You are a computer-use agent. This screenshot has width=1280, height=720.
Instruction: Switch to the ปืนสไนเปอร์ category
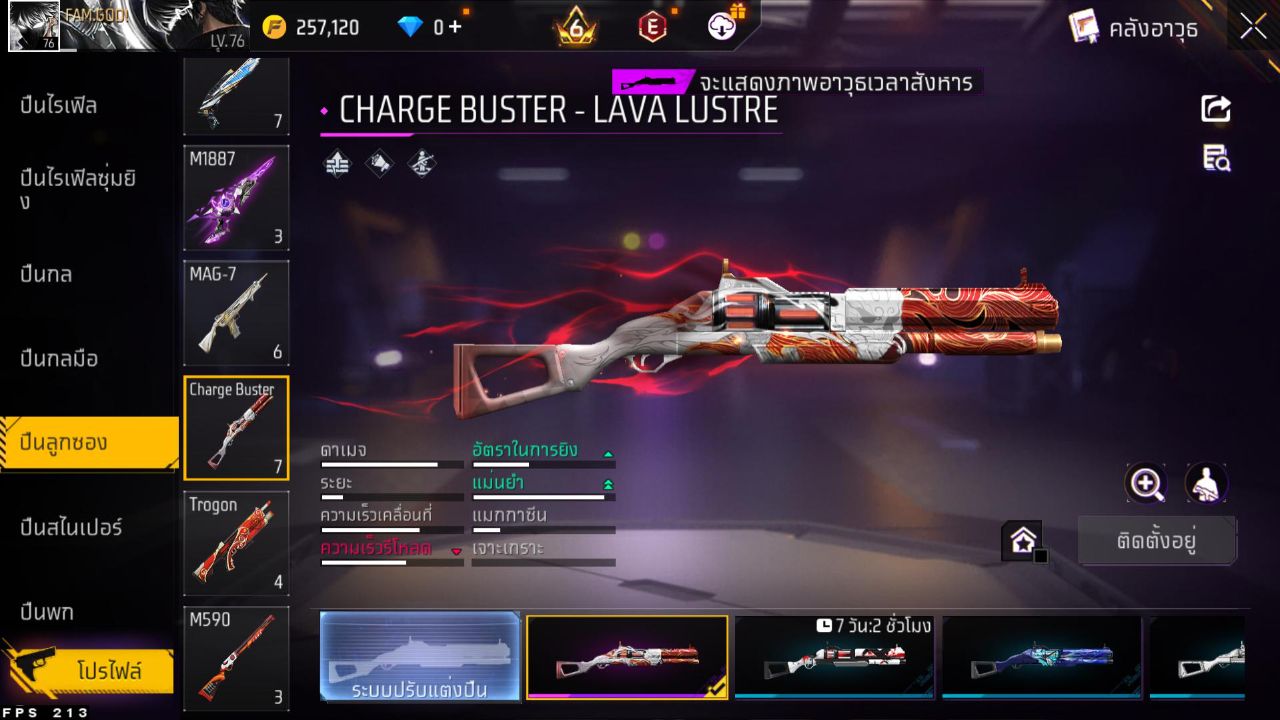pos(70,528)
